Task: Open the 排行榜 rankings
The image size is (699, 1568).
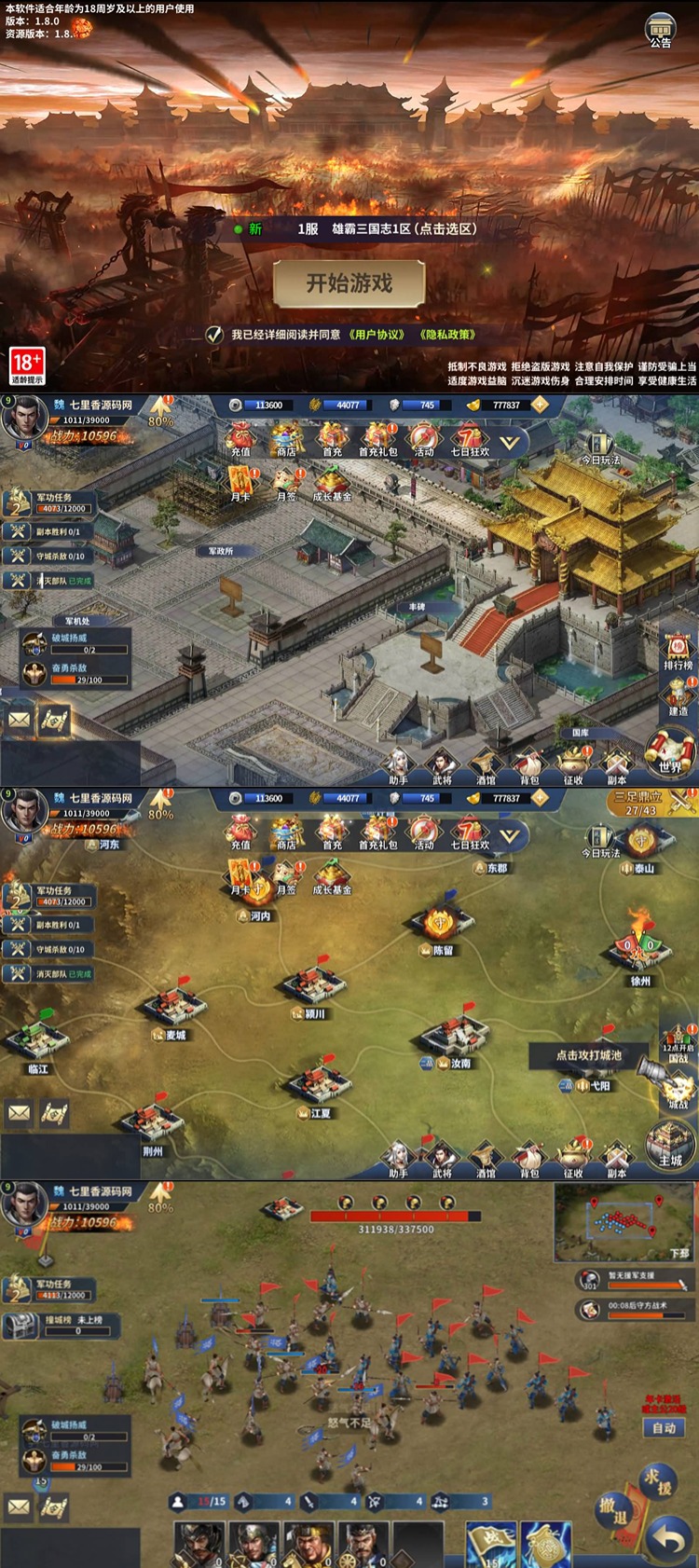Action: (678, 651)
